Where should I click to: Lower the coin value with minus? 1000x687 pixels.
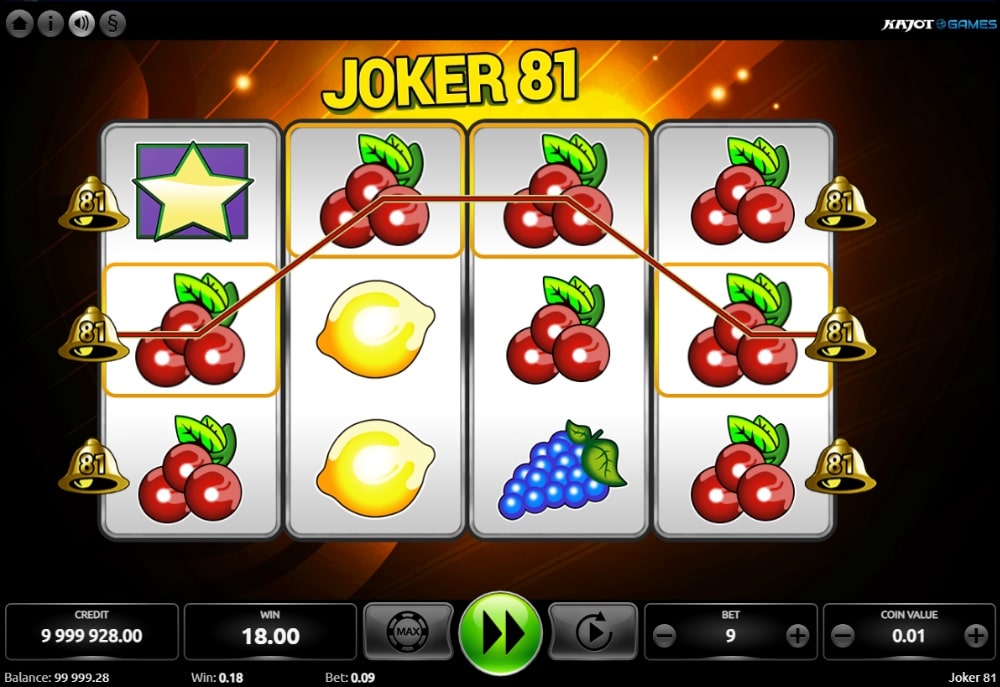[843, 635]
